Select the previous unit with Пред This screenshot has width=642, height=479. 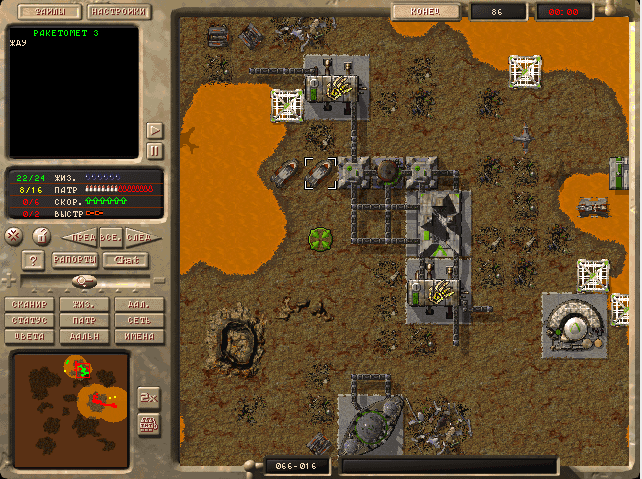click(x=79, y=237)
